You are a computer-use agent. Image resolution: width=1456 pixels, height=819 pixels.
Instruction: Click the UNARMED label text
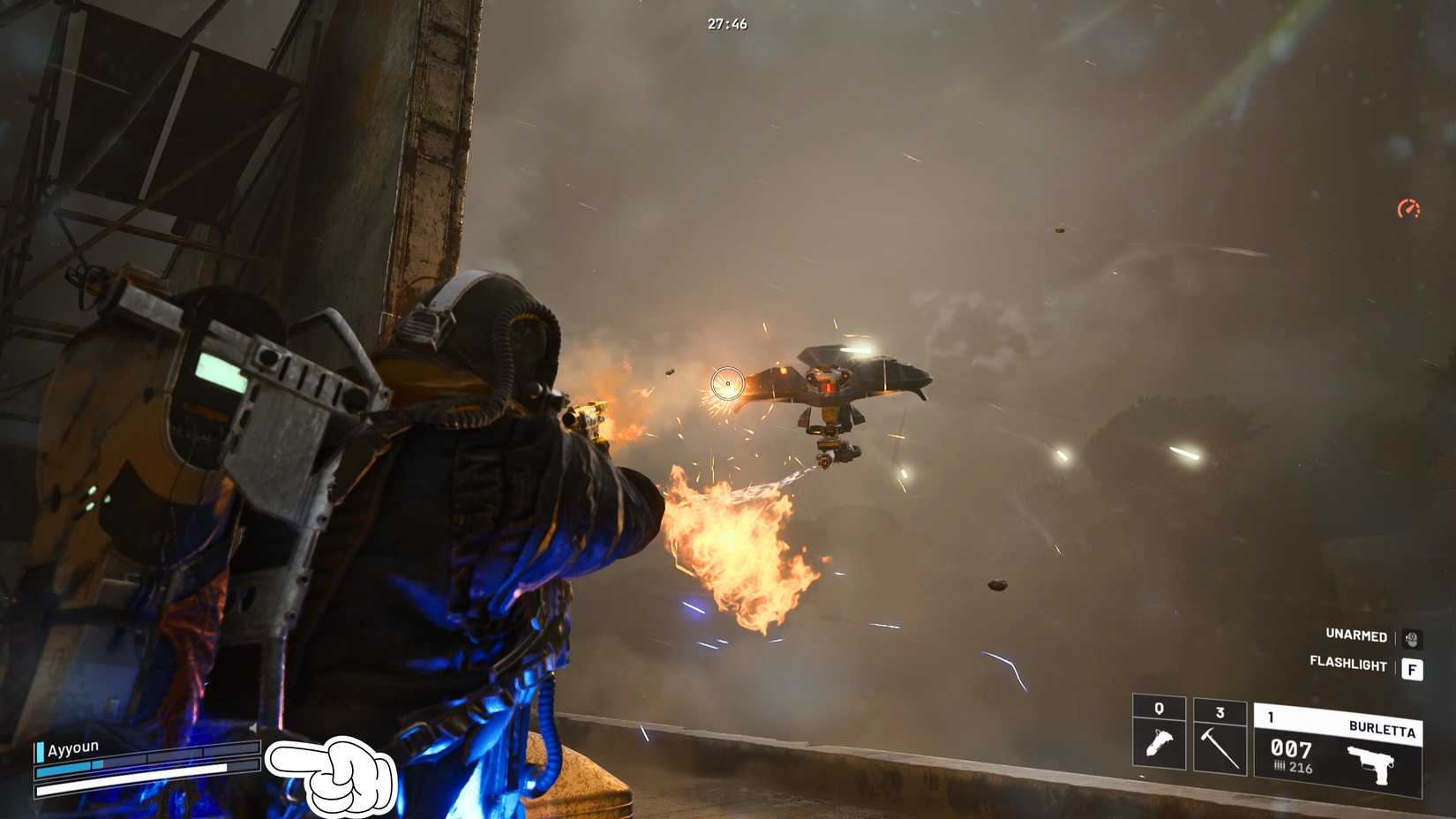click(x=1356, y=636)
